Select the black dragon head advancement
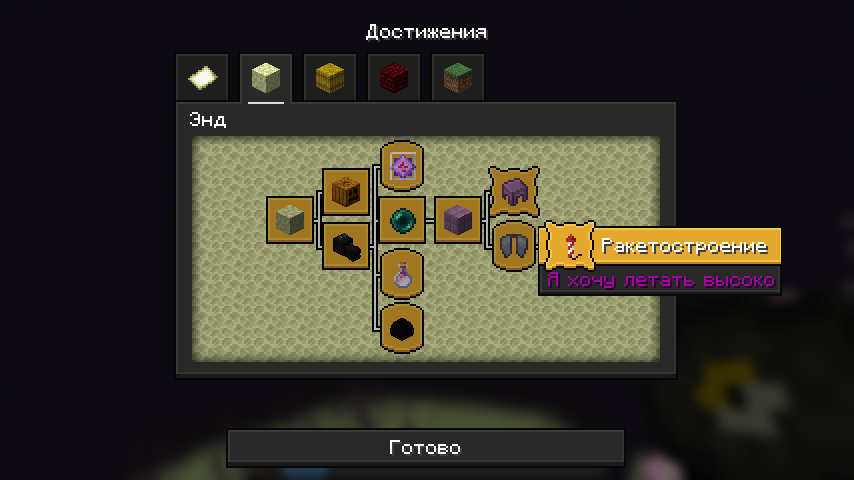The image size is (854, 480). pos(346,246)
